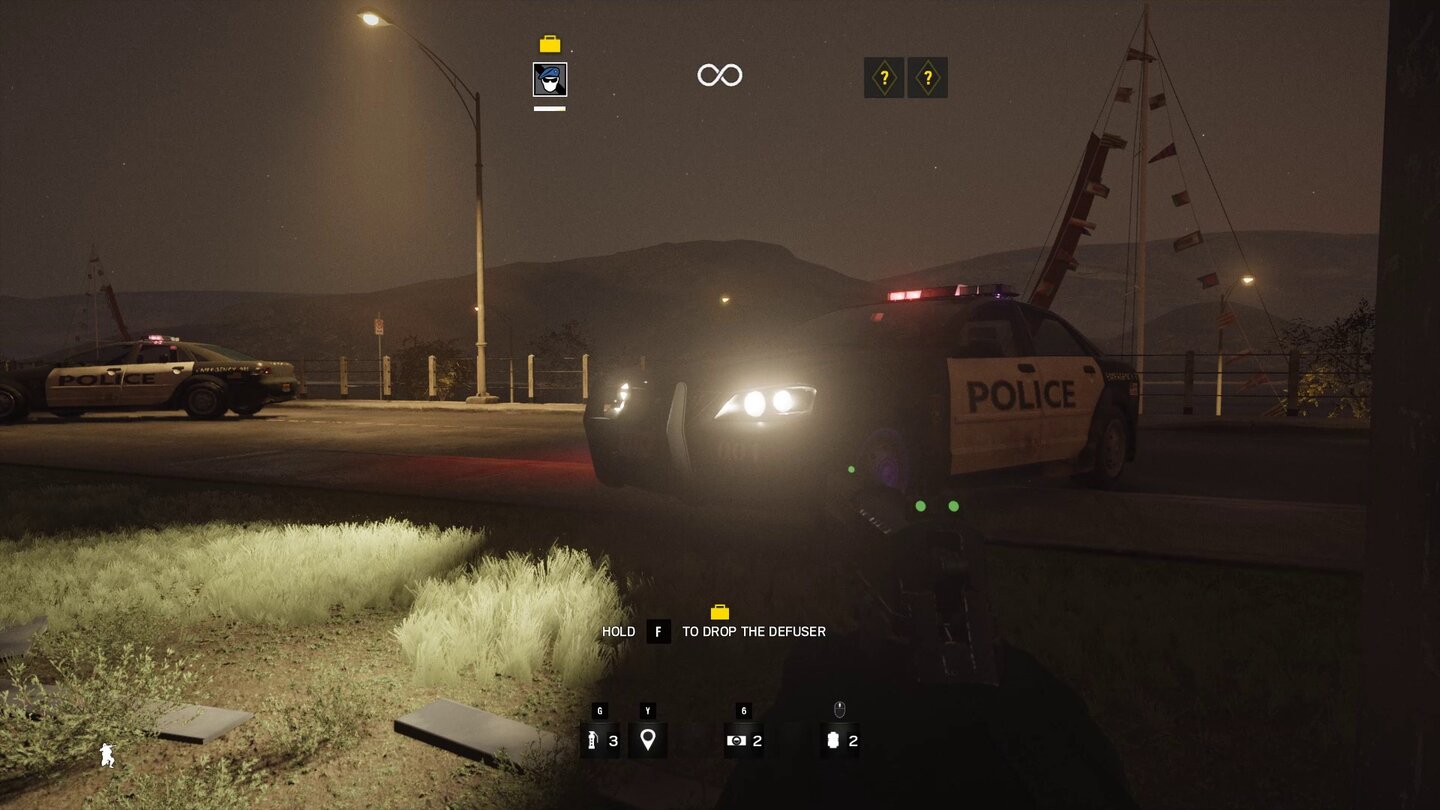This screenshot has width=1440, height=810.
Task: Click the Y keybind label above the ping gadget
Action: coord(648,710)
